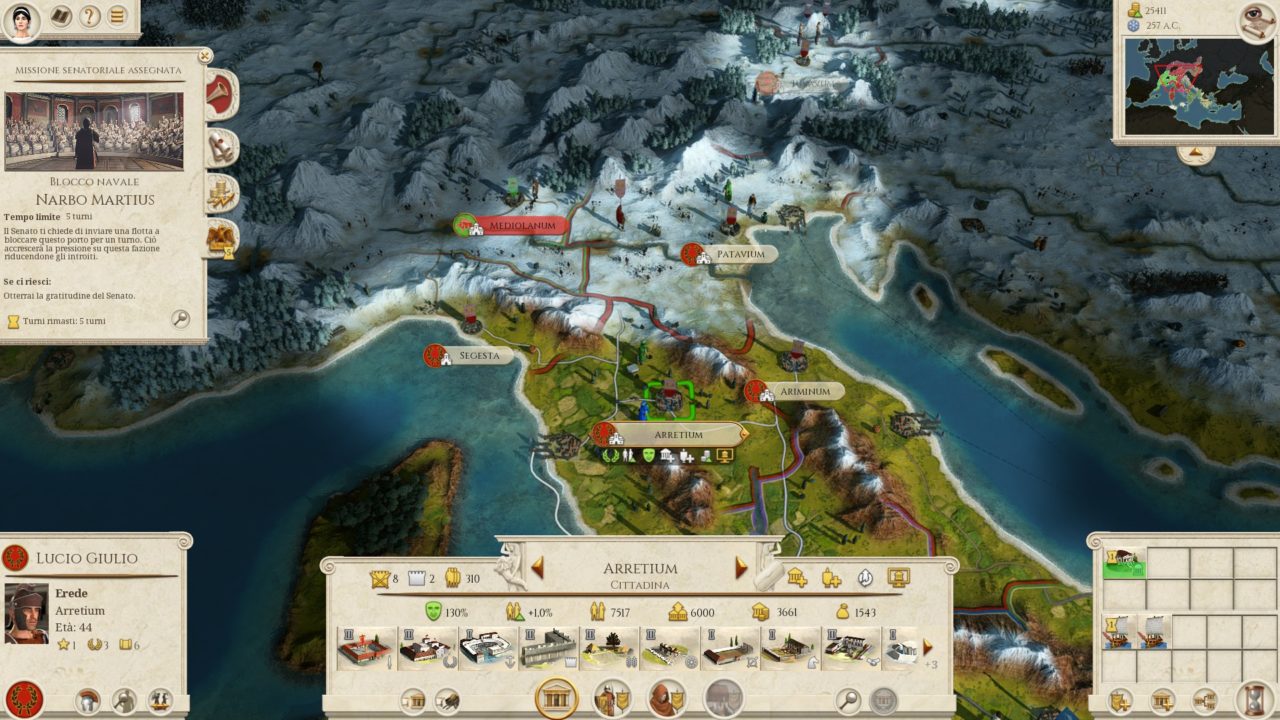Open the golden eagle senate missions tab
1280x720 pixels.
220,238
